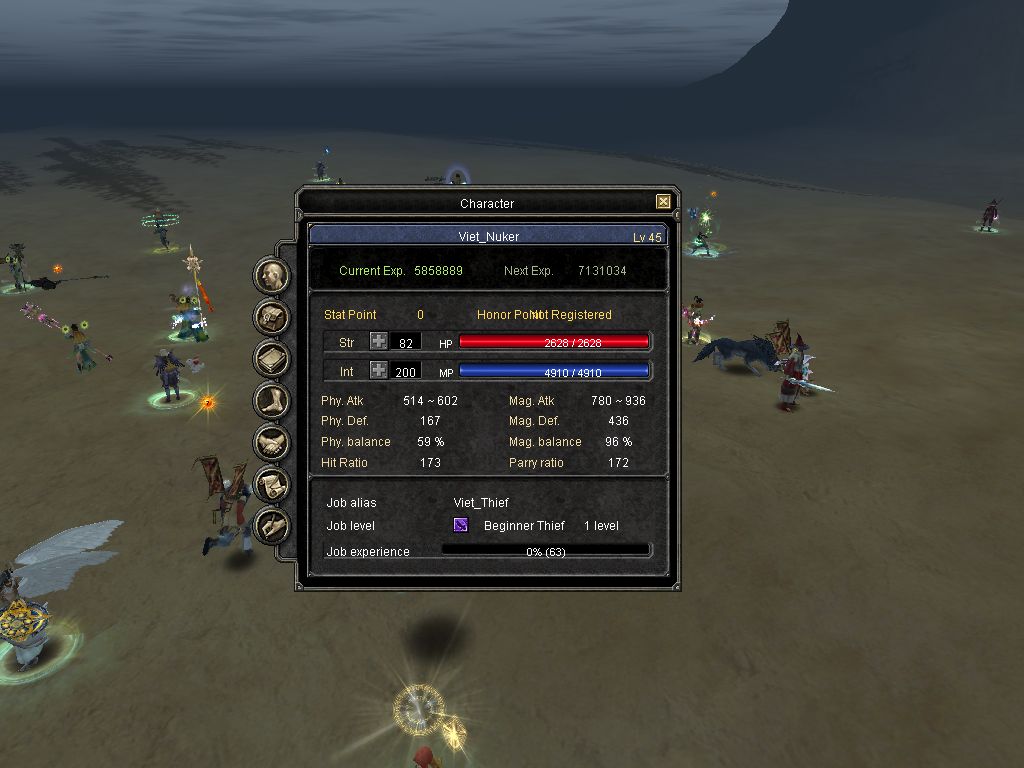Show the foot icon tab
The width and height of the screenshot is (1024, 768).
pos(272,401)
